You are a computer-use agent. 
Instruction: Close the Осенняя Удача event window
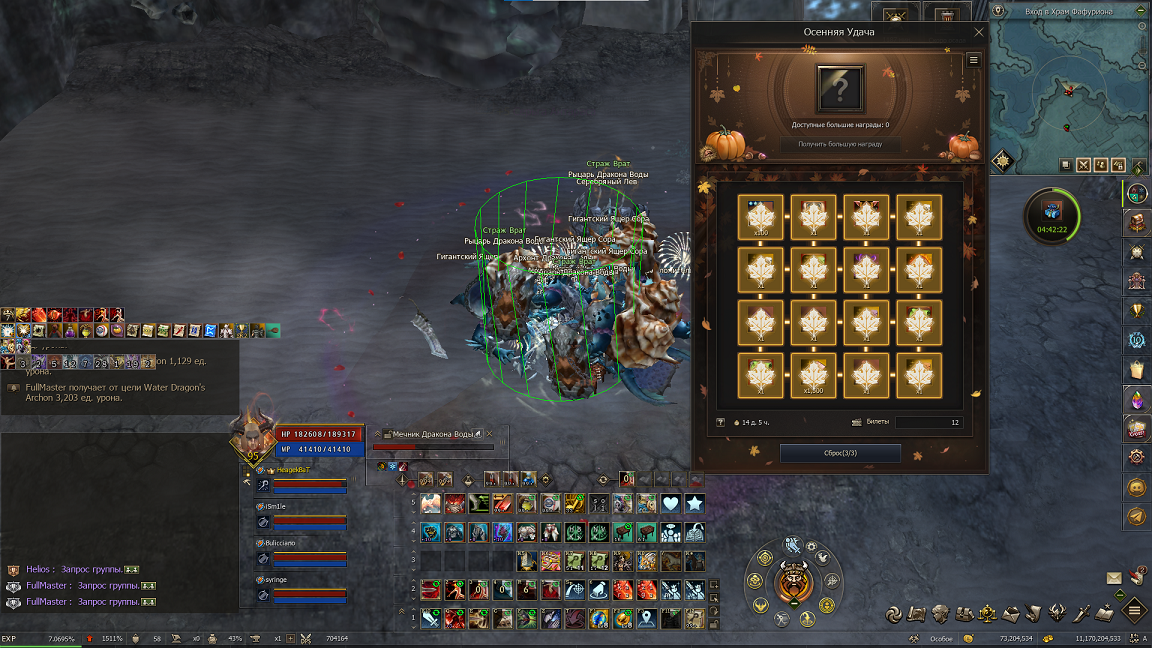pos(979,32)
